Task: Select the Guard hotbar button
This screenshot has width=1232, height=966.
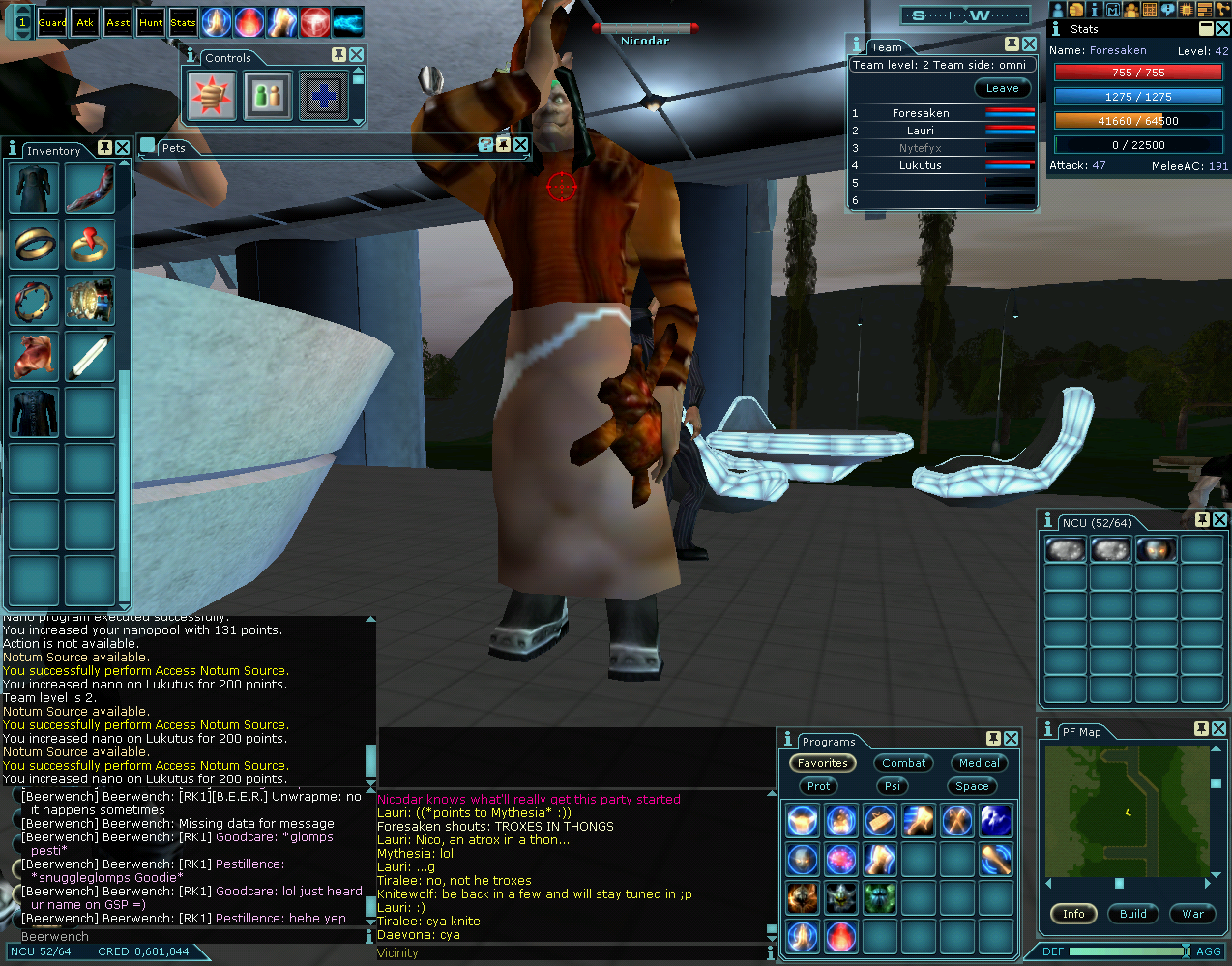Action: pyautogui.click(x=52, y=22)
